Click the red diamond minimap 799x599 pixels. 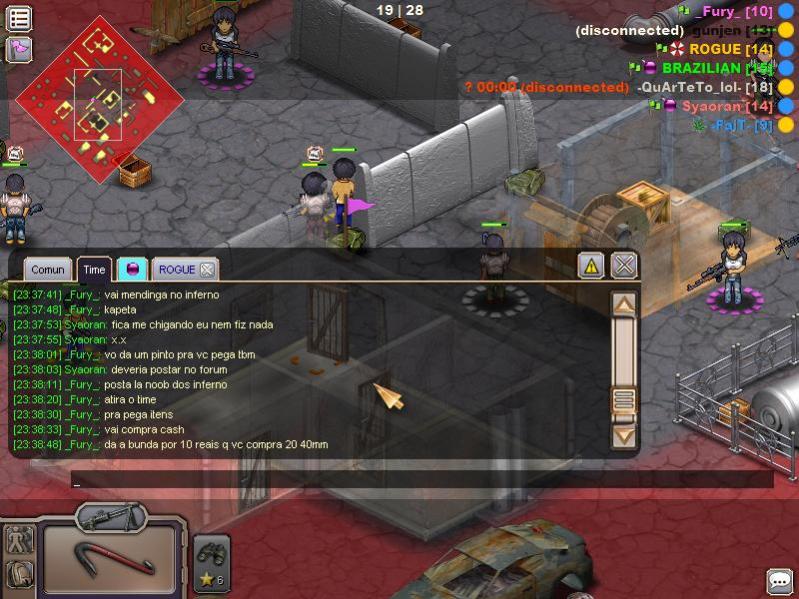[99, 96]
